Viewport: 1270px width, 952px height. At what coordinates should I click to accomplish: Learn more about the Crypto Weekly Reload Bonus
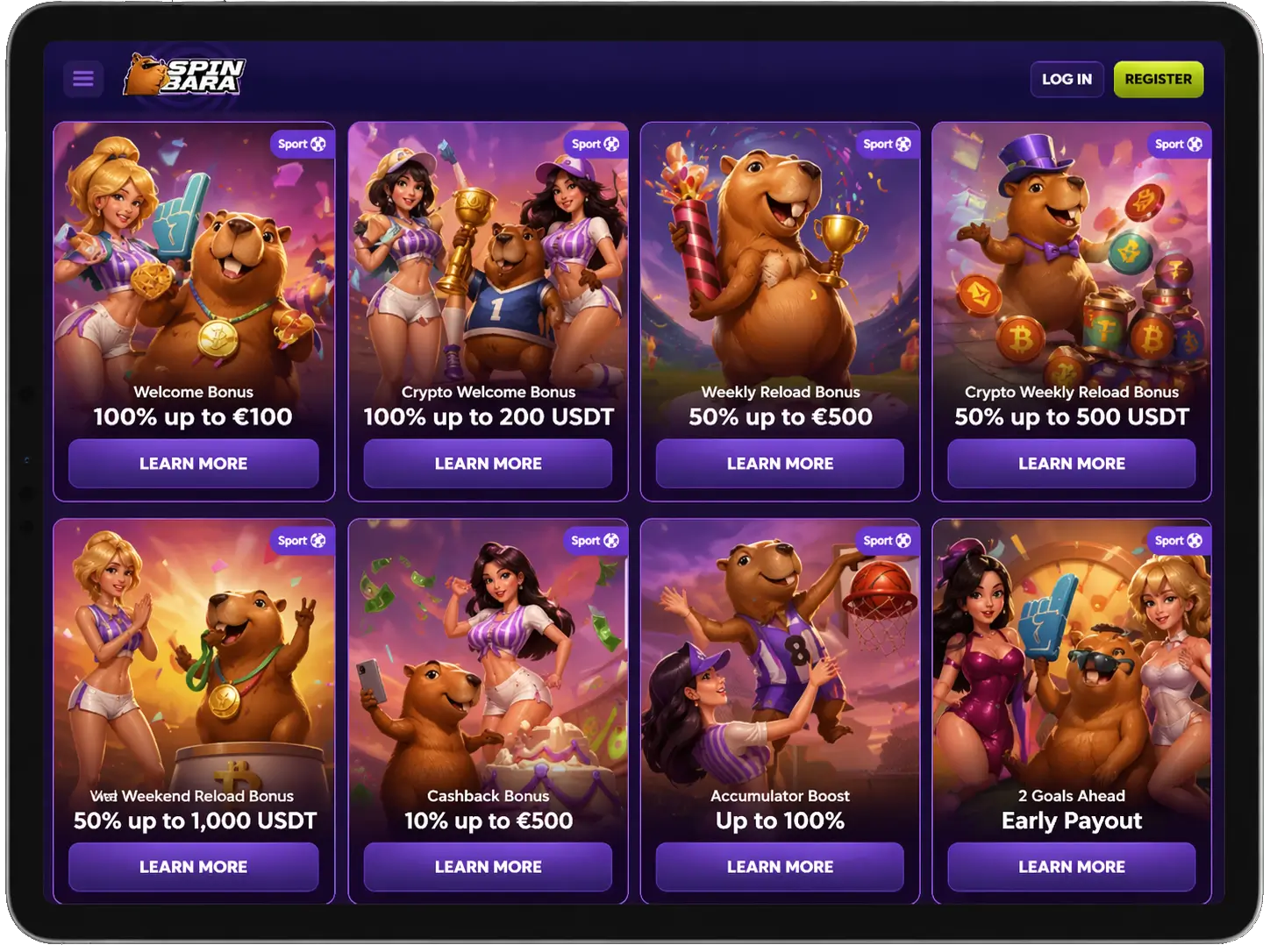(1072, 464)
